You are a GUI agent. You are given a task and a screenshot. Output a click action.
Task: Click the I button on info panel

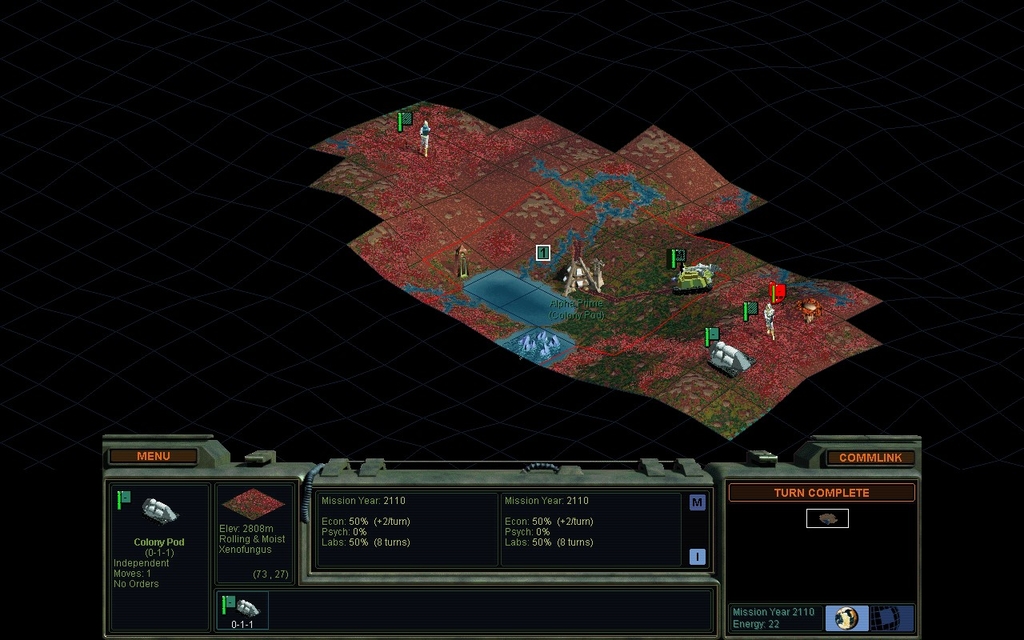tap(697, 556)
